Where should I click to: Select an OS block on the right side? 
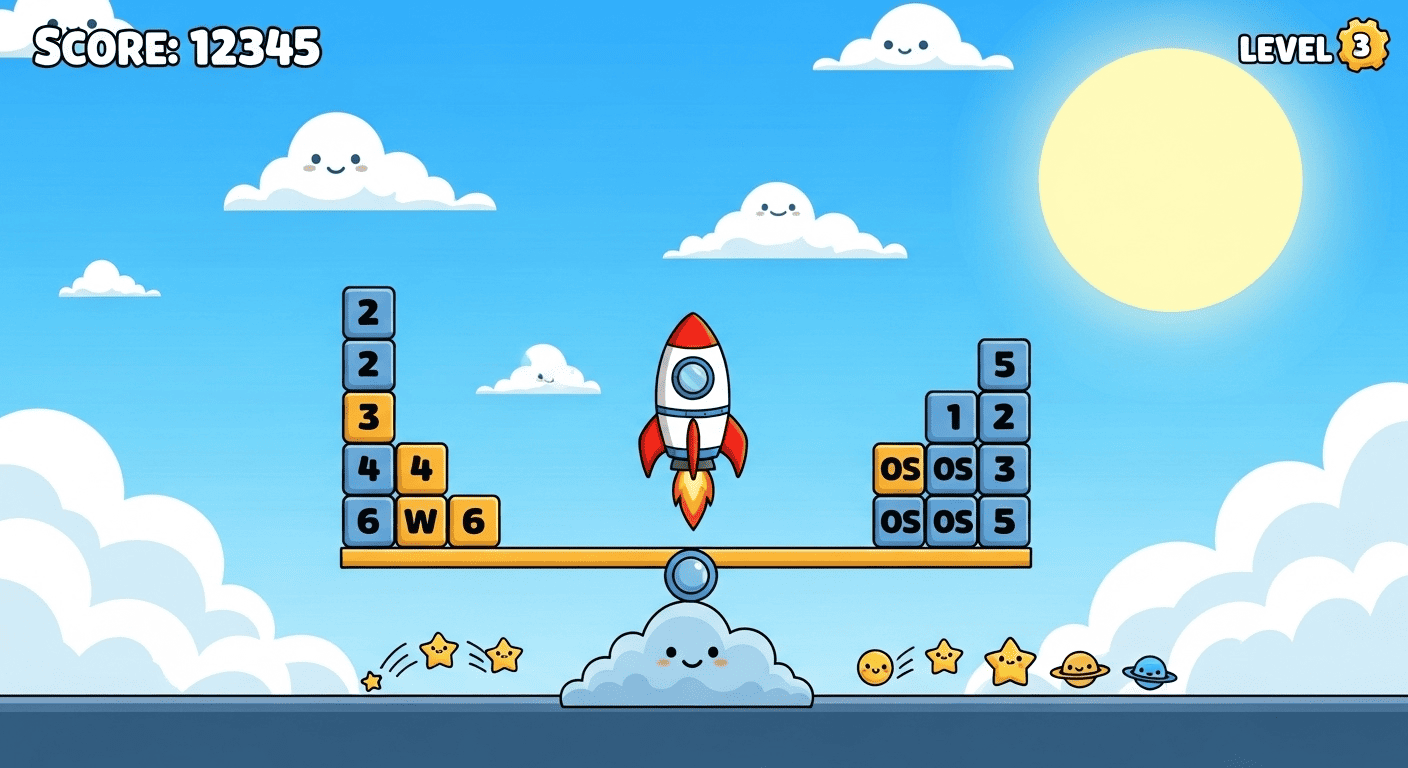900,467
